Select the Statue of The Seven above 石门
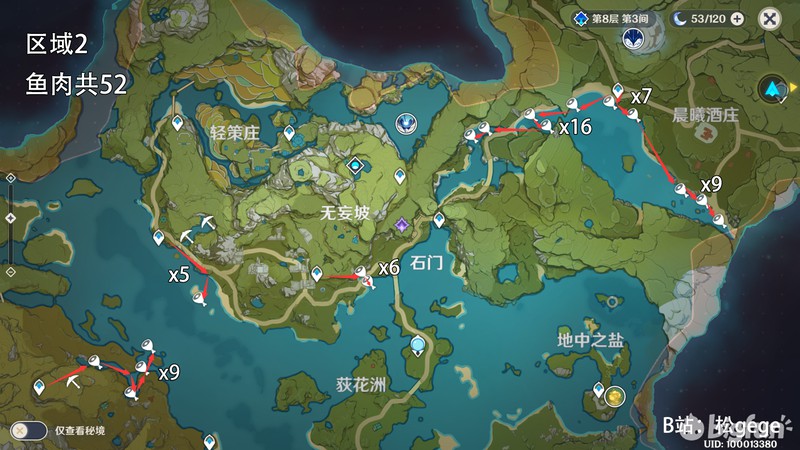The height and width of the screenshot is (450, 800). tap(406, 123)
